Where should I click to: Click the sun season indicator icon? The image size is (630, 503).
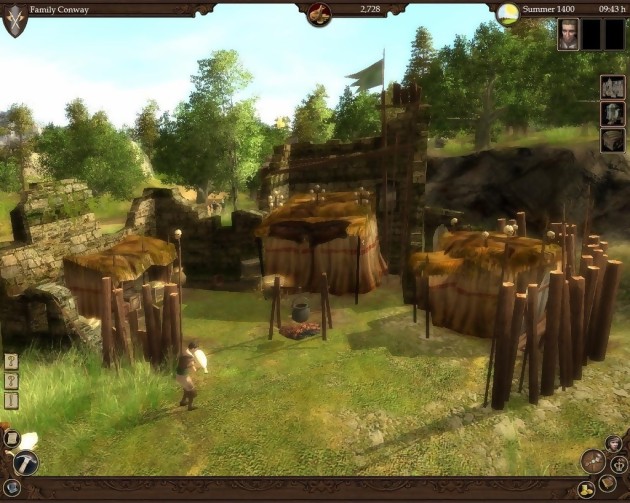coord(508,13)
